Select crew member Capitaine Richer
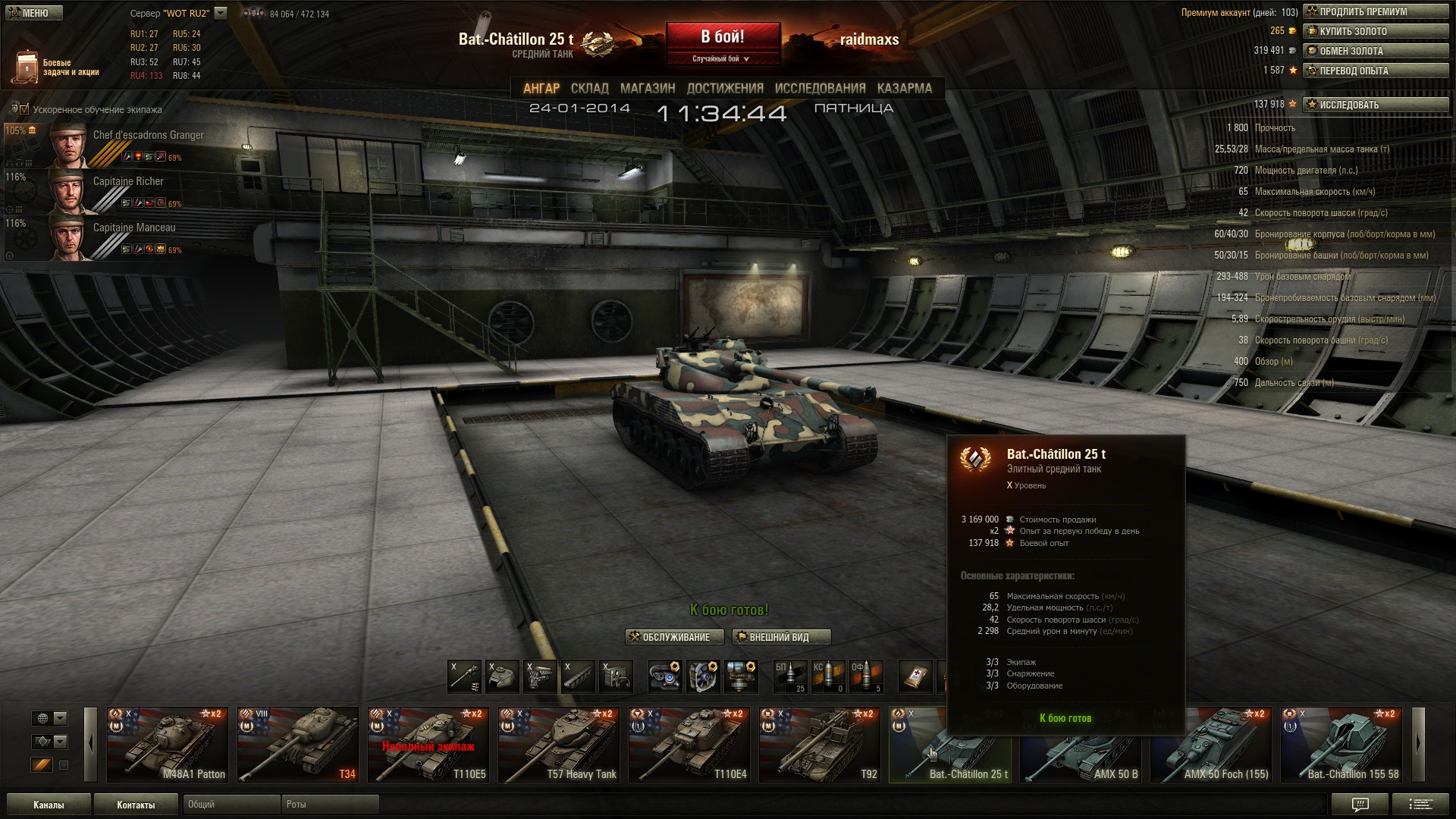 click(127, 182)
